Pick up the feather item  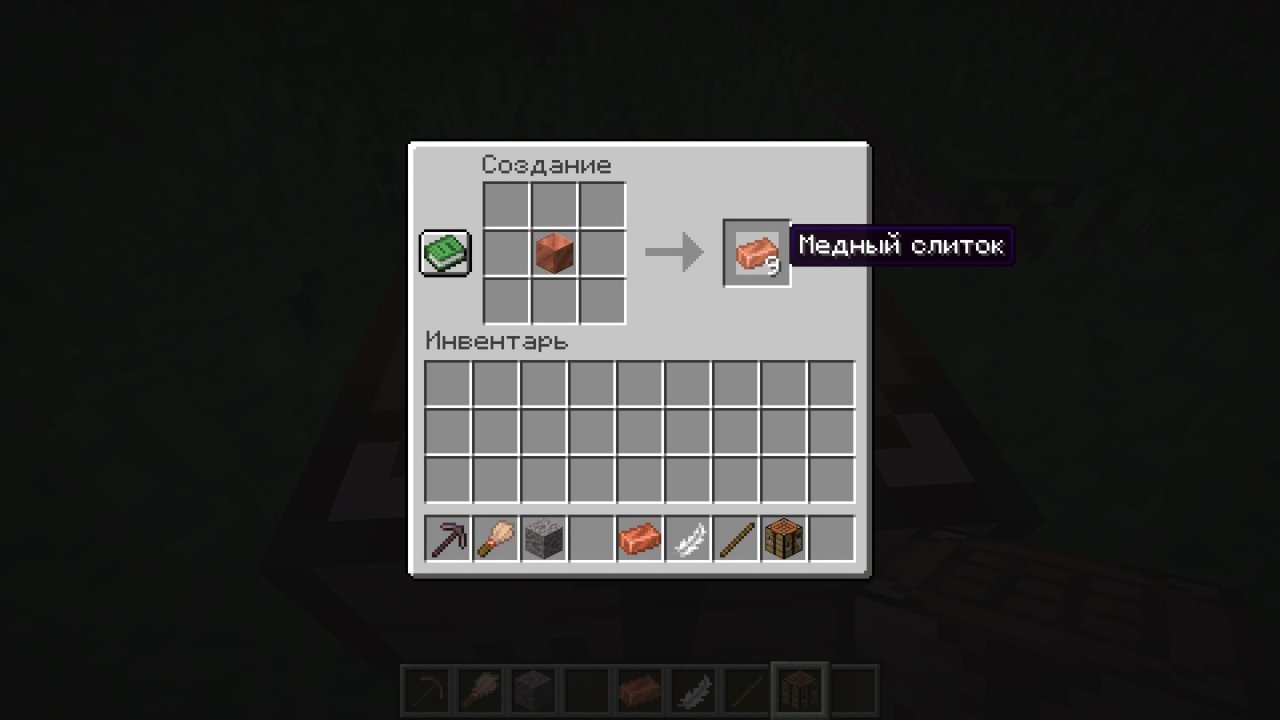[687, 539]
